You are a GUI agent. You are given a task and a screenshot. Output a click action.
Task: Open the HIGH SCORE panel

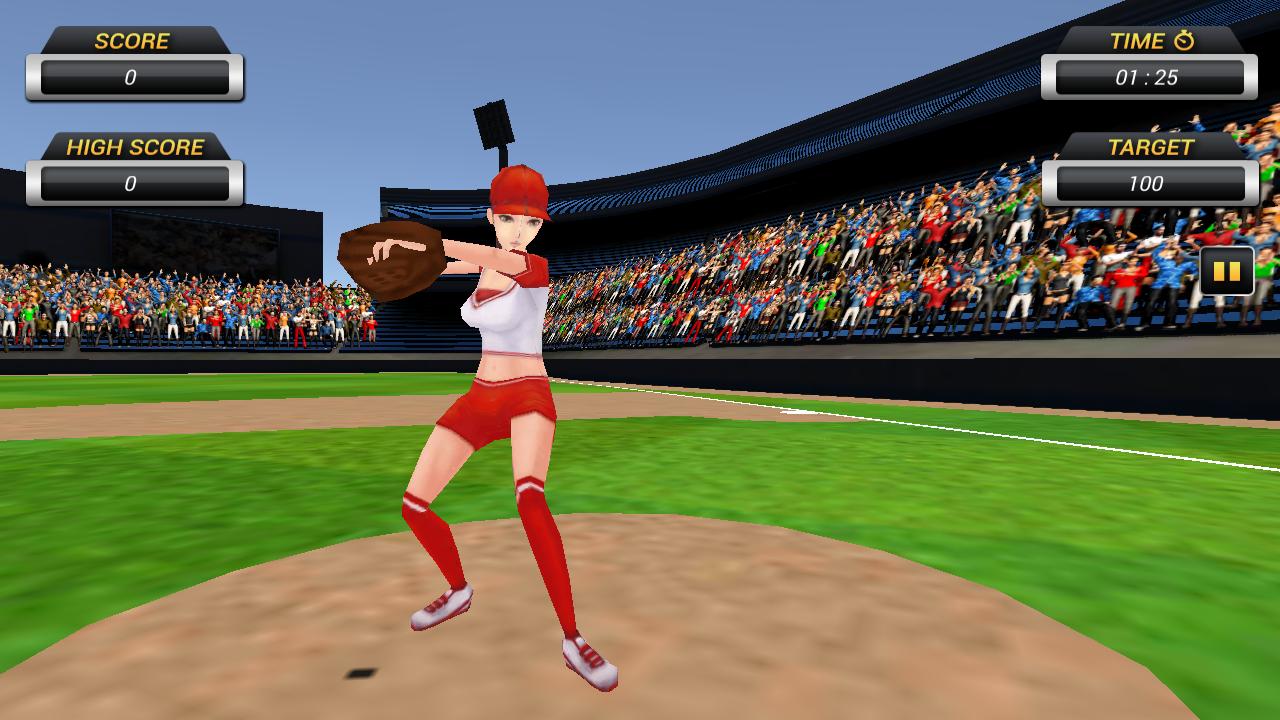point(135,165)
